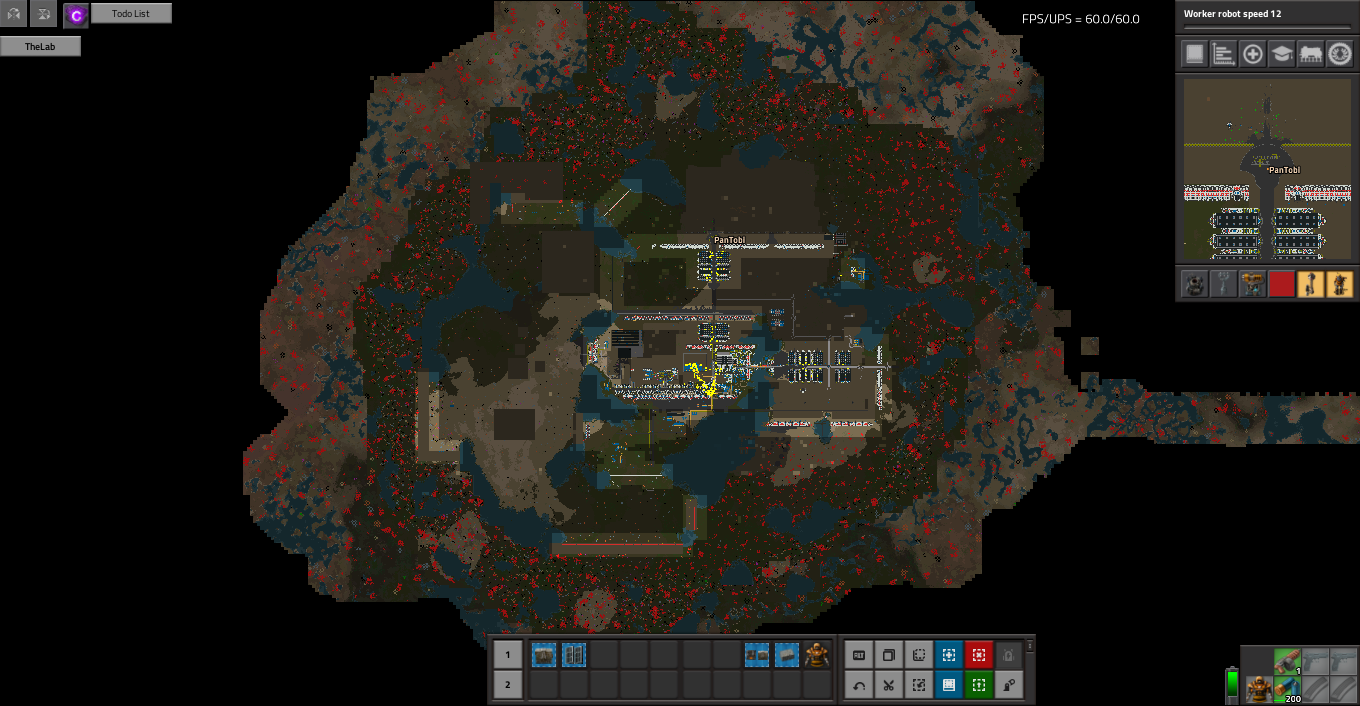Click the purple C mod icon

coord(76,15)
